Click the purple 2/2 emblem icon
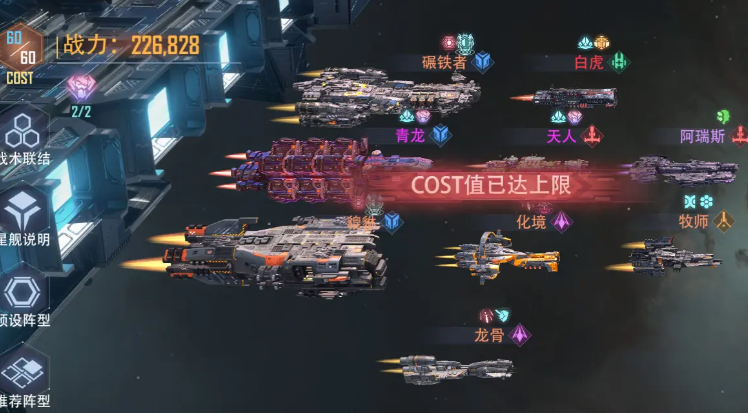Image resolution: width=748 pixels, height=413 pixels. 81,89
